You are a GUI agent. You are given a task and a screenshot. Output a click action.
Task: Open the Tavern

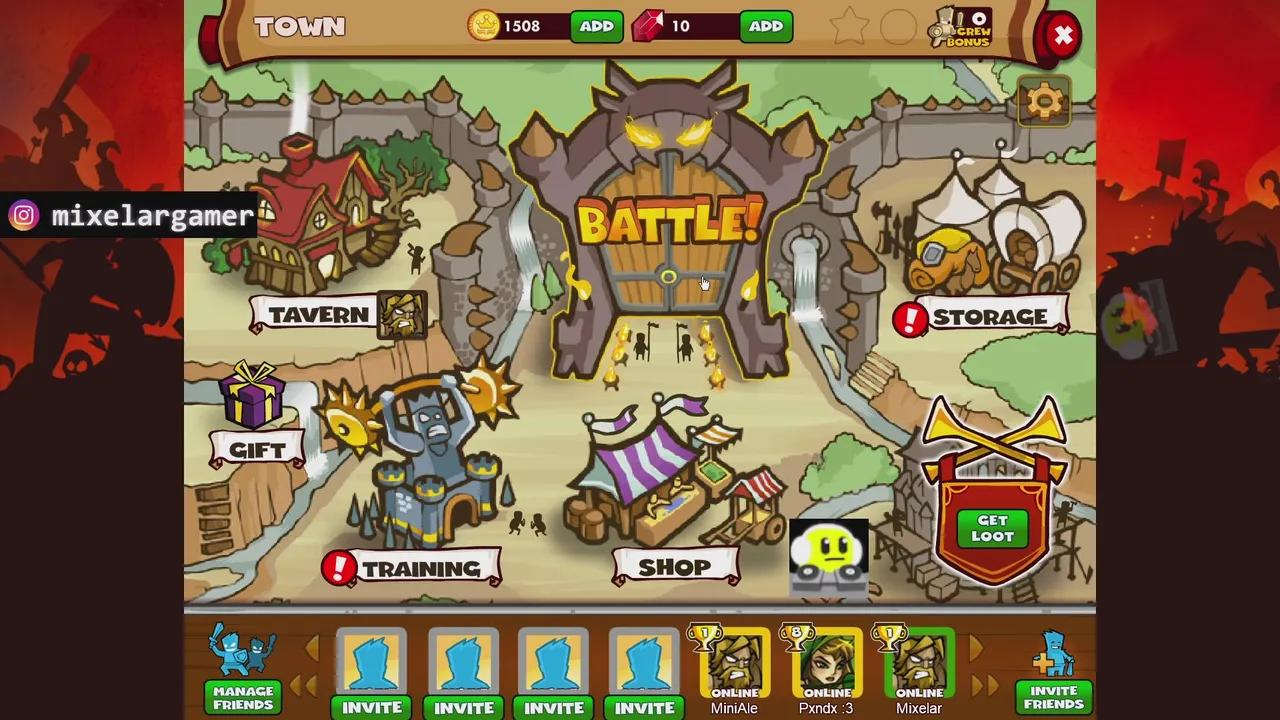coord(318,314)
